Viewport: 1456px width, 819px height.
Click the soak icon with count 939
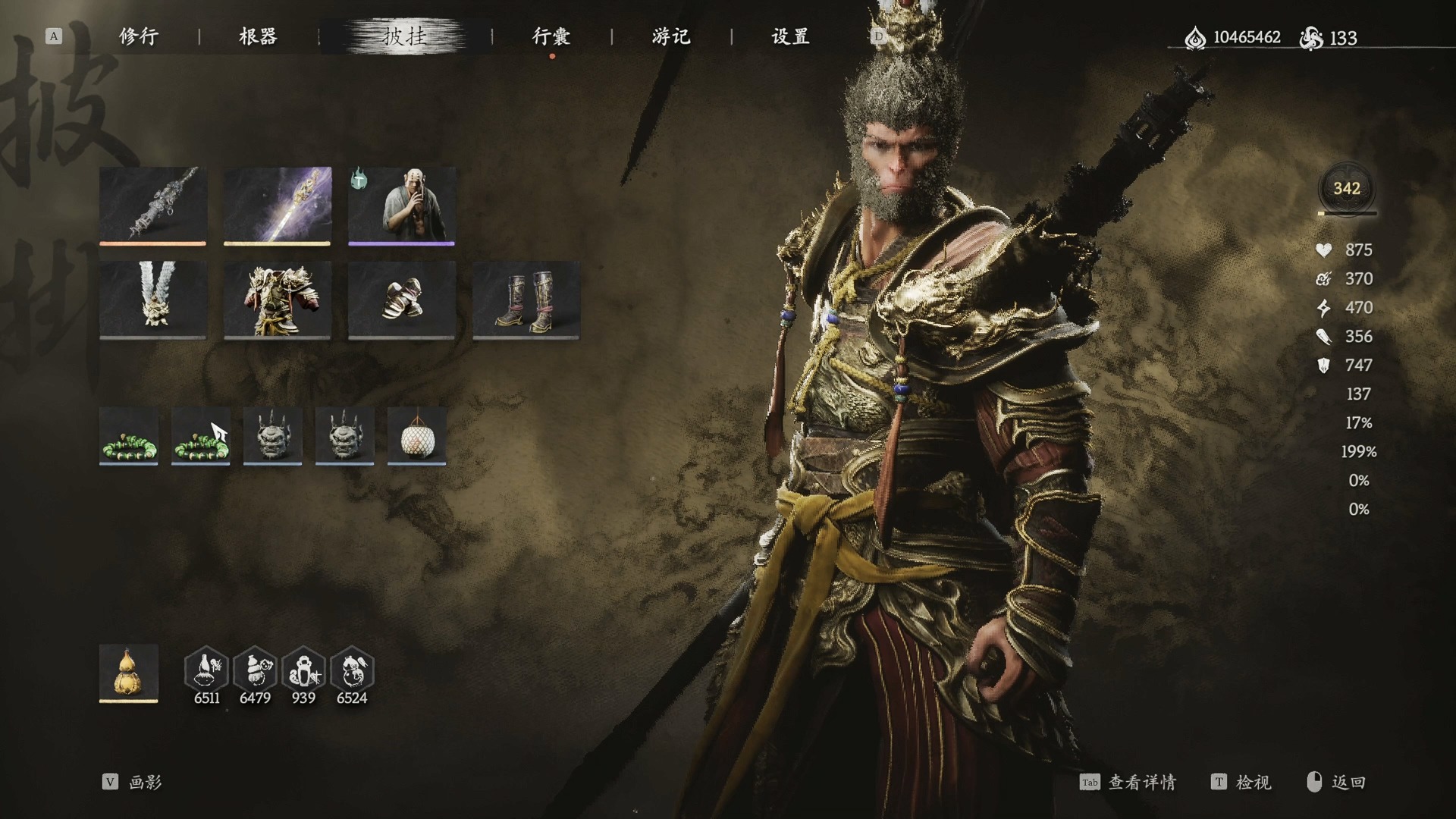[x=303, y=670]
